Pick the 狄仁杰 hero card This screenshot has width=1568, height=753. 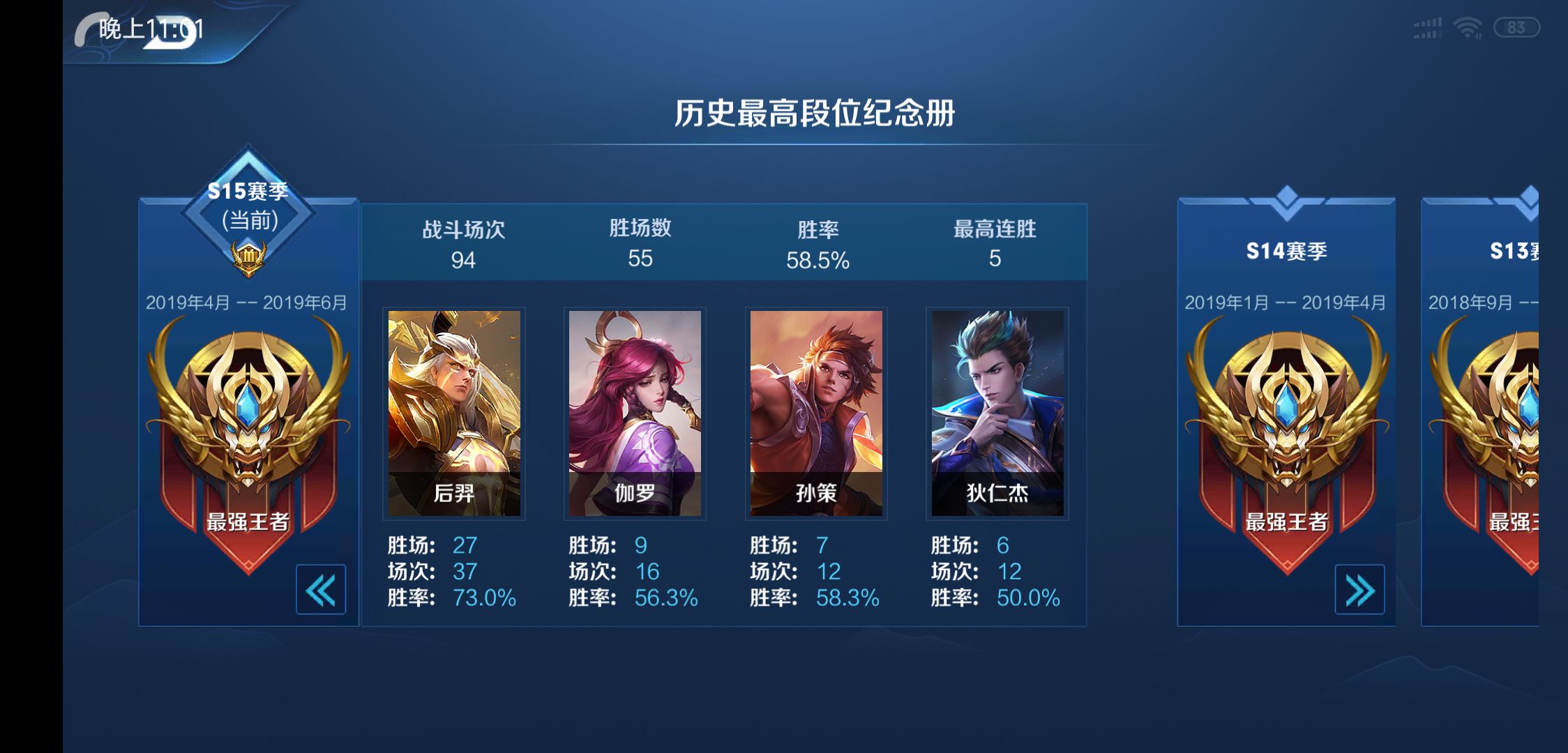997,413
